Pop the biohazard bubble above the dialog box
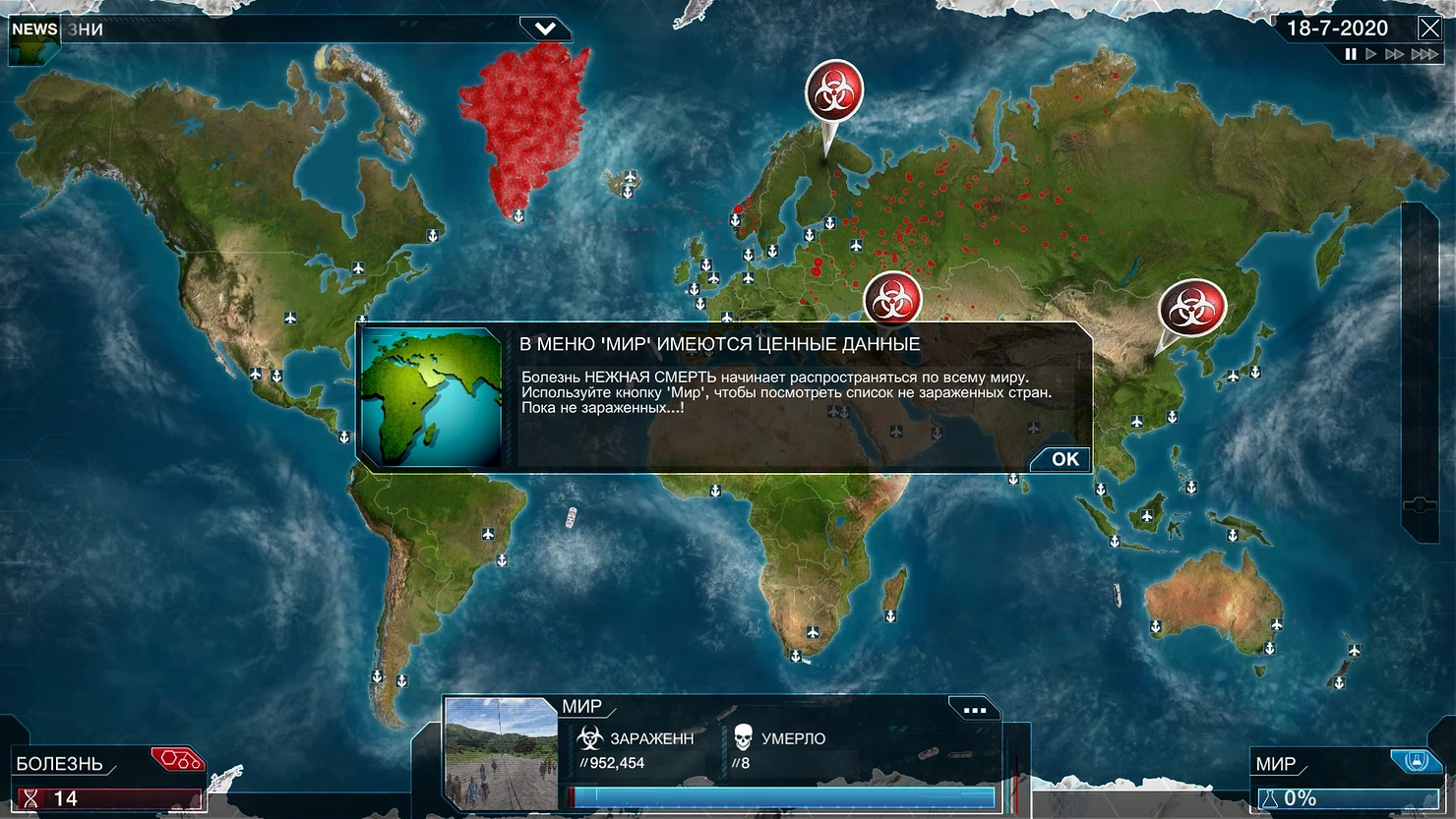Screen dimensions: 1456x819 coord(892,298)
